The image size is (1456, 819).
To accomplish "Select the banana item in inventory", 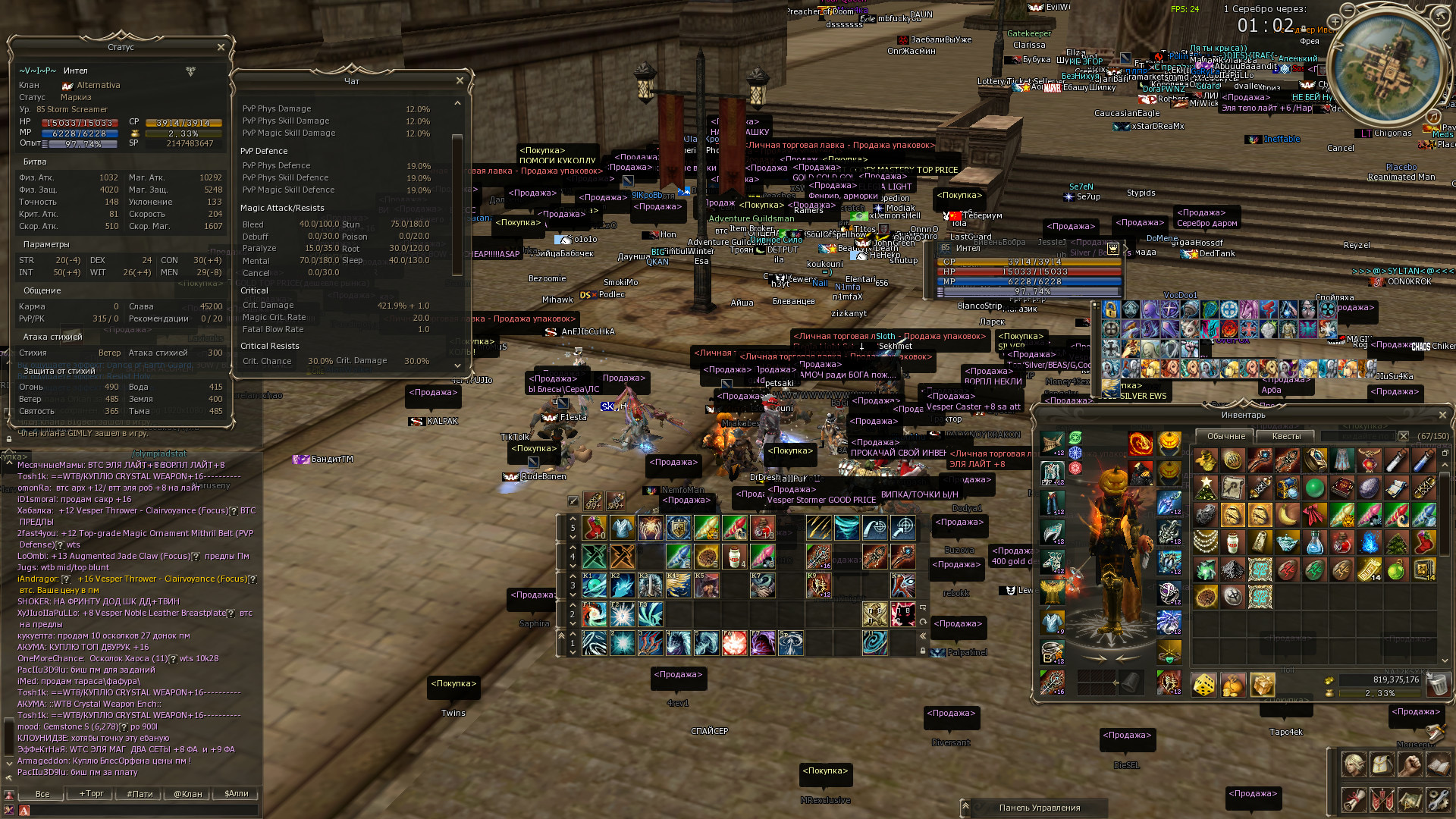I will (1287, 516).
